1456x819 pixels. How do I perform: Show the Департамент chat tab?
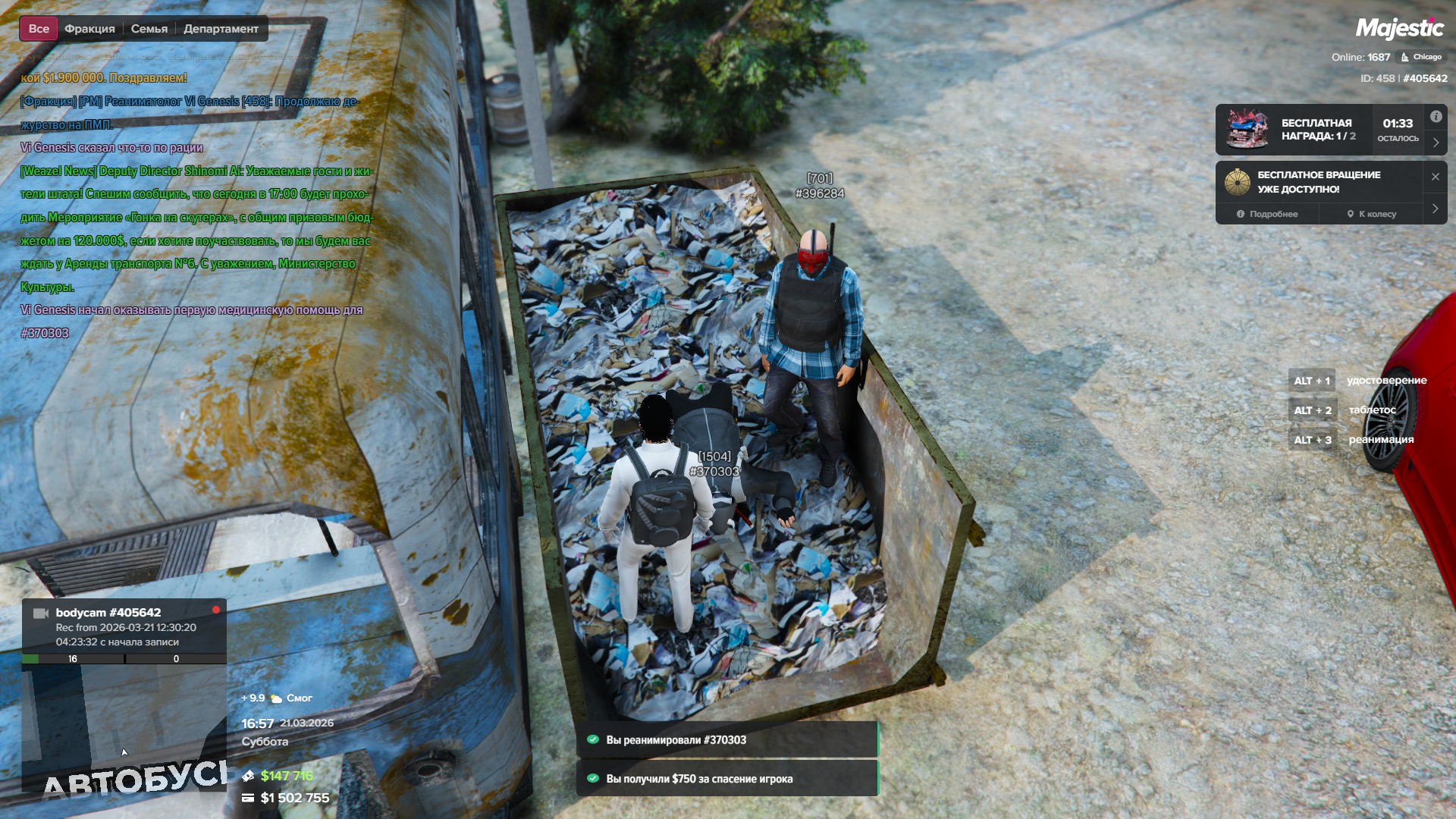[221, 29]
